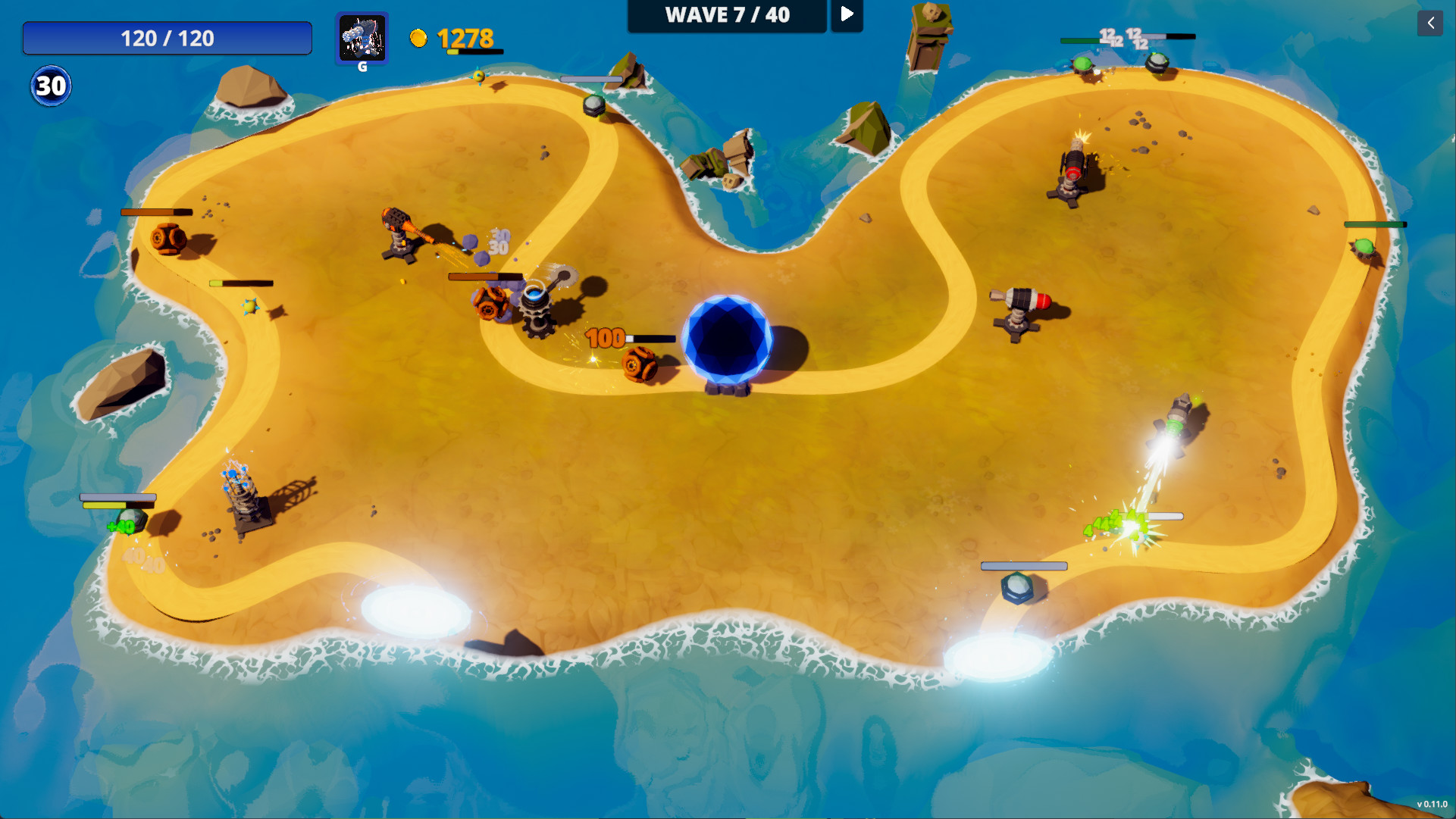Collapse the side panel with the left chevron
The width and height of the screenshot is (1456, 819).
1430,23
